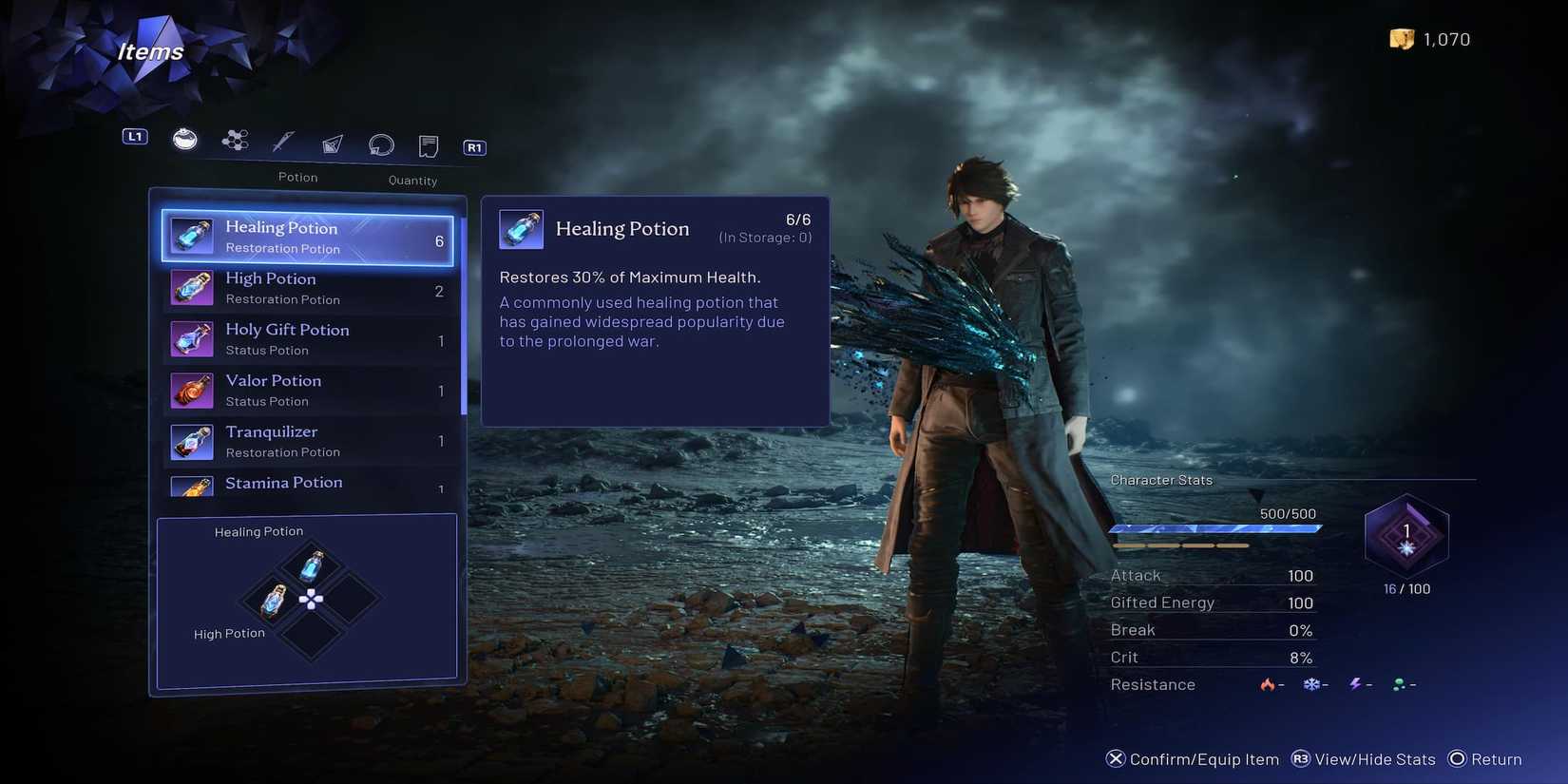The width and height of the screenshot is (1568, 784).
Task: Click the frost resistance snowflake icon
Action: 1311,683
